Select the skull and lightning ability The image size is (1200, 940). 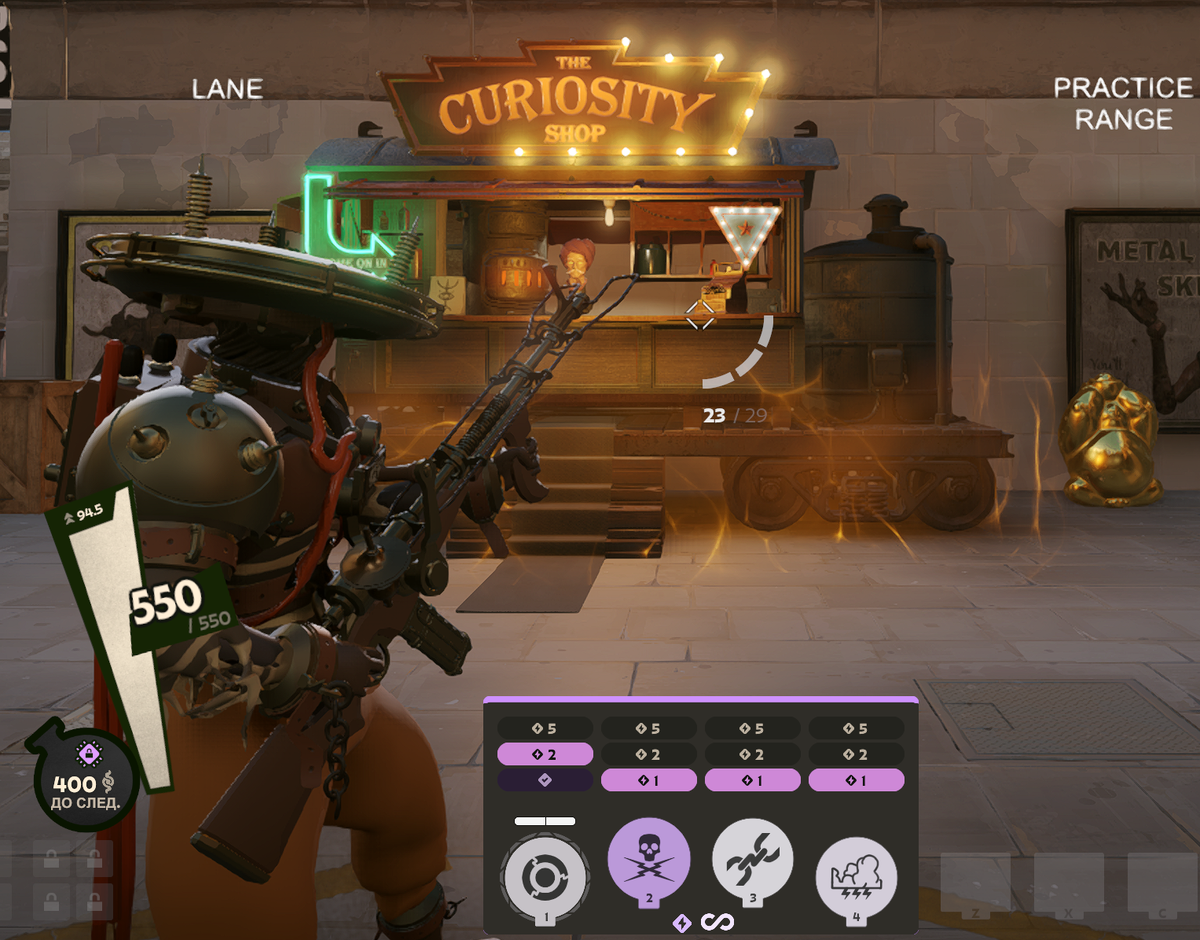[x=649, y=860]
